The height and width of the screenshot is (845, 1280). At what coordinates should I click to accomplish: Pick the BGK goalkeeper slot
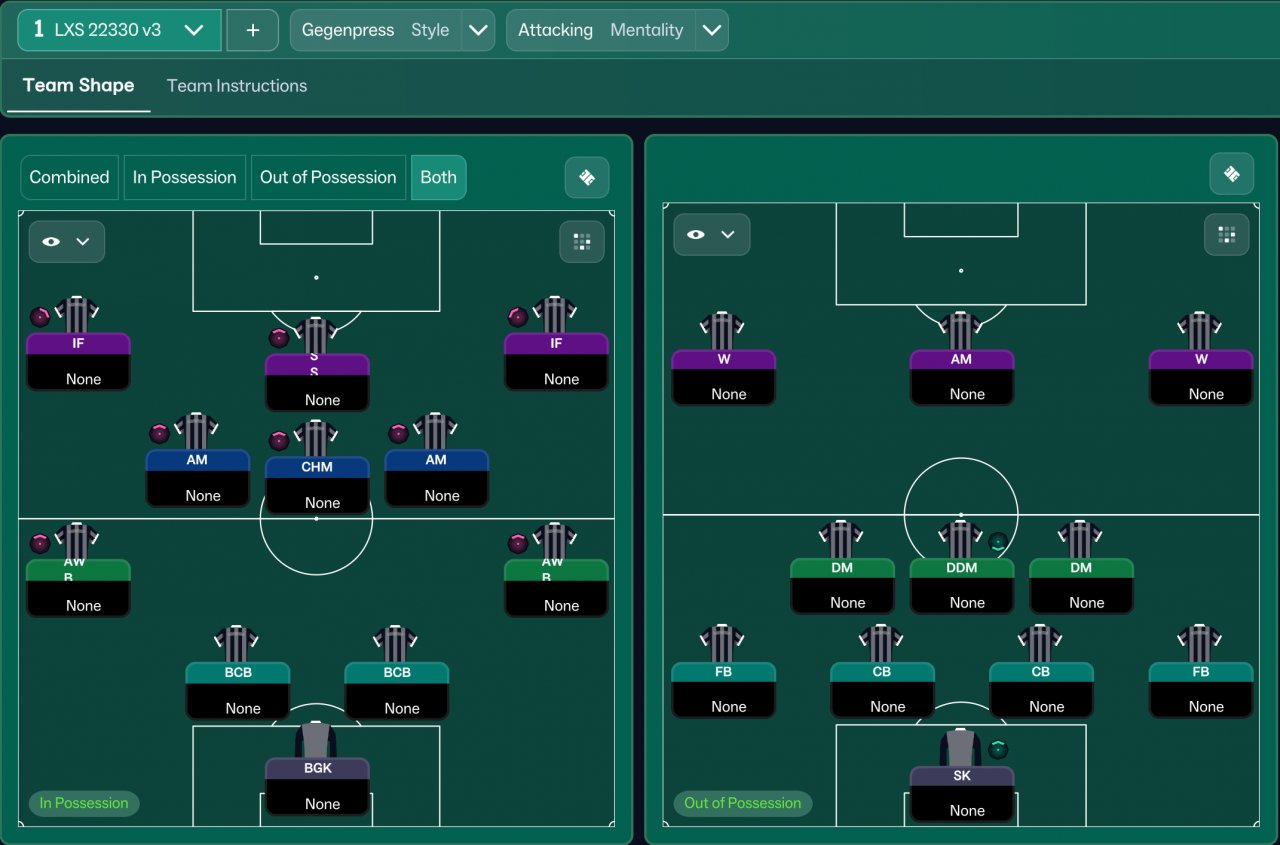[317, 785]
